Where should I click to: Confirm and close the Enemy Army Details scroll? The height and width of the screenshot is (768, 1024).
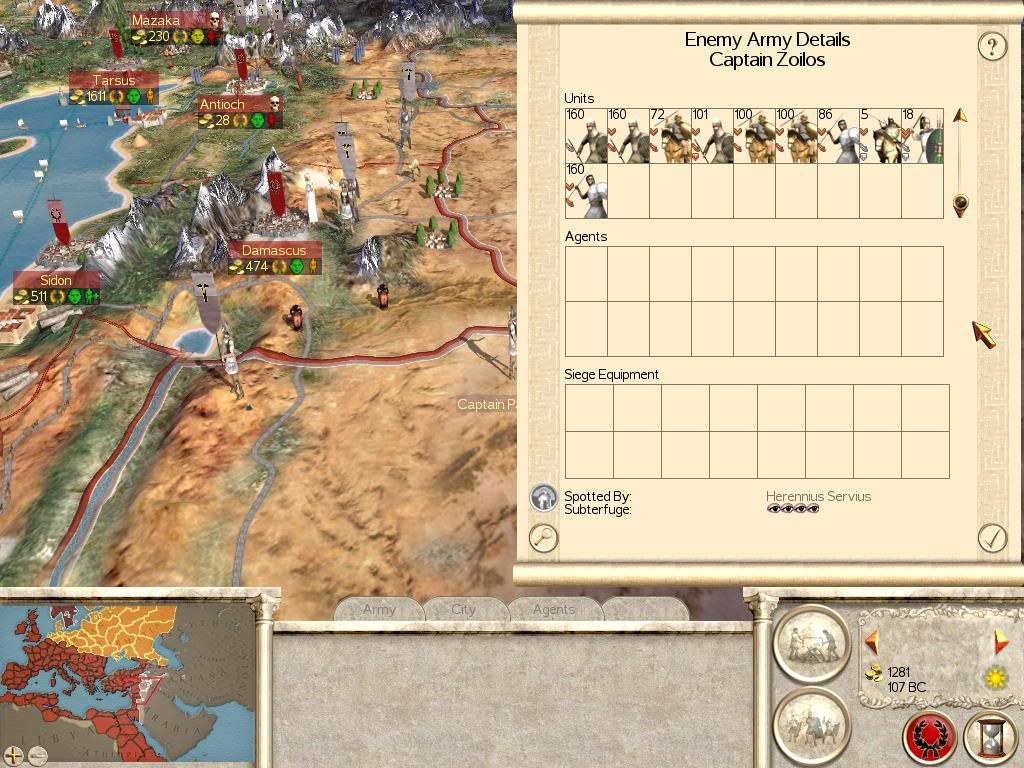tap(991, 538)
